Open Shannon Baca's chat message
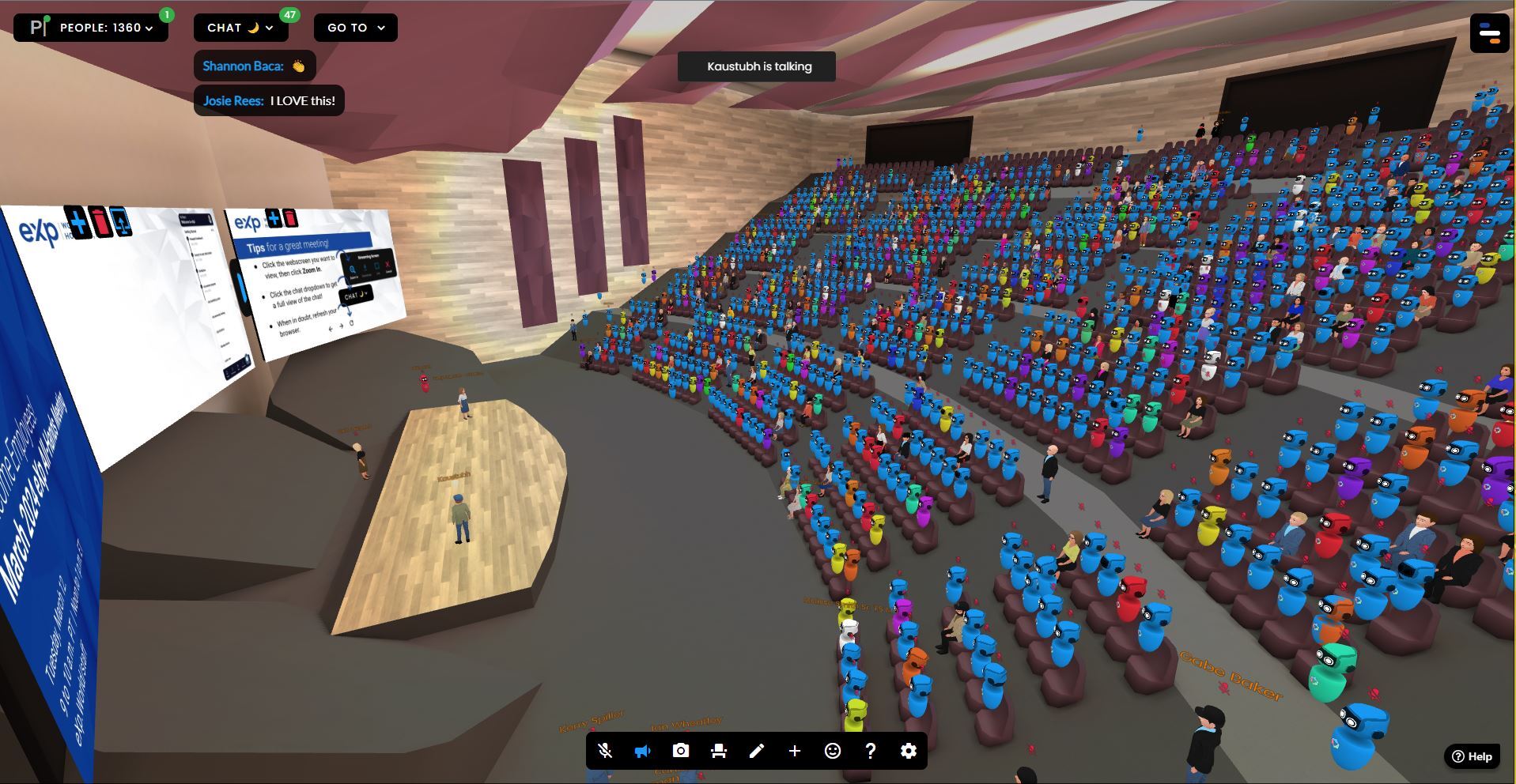This screenshot has height=784, width=1516. (x=254, y=66)
